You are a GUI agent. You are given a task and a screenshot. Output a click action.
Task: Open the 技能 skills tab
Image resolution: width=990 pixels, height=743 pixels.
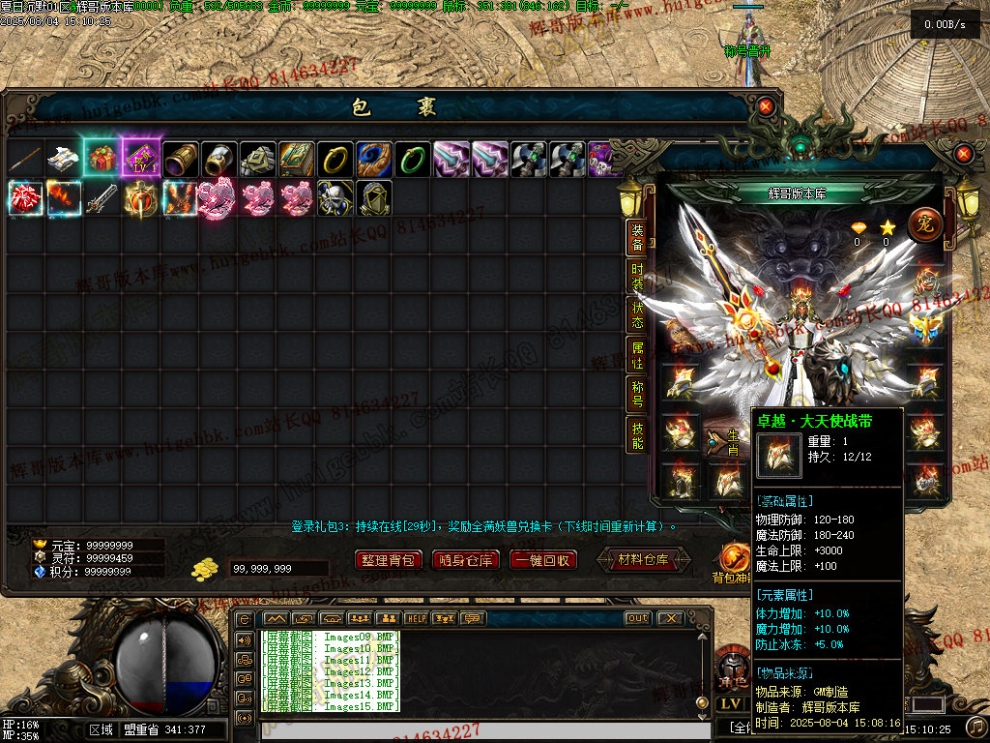click(637, 433)
